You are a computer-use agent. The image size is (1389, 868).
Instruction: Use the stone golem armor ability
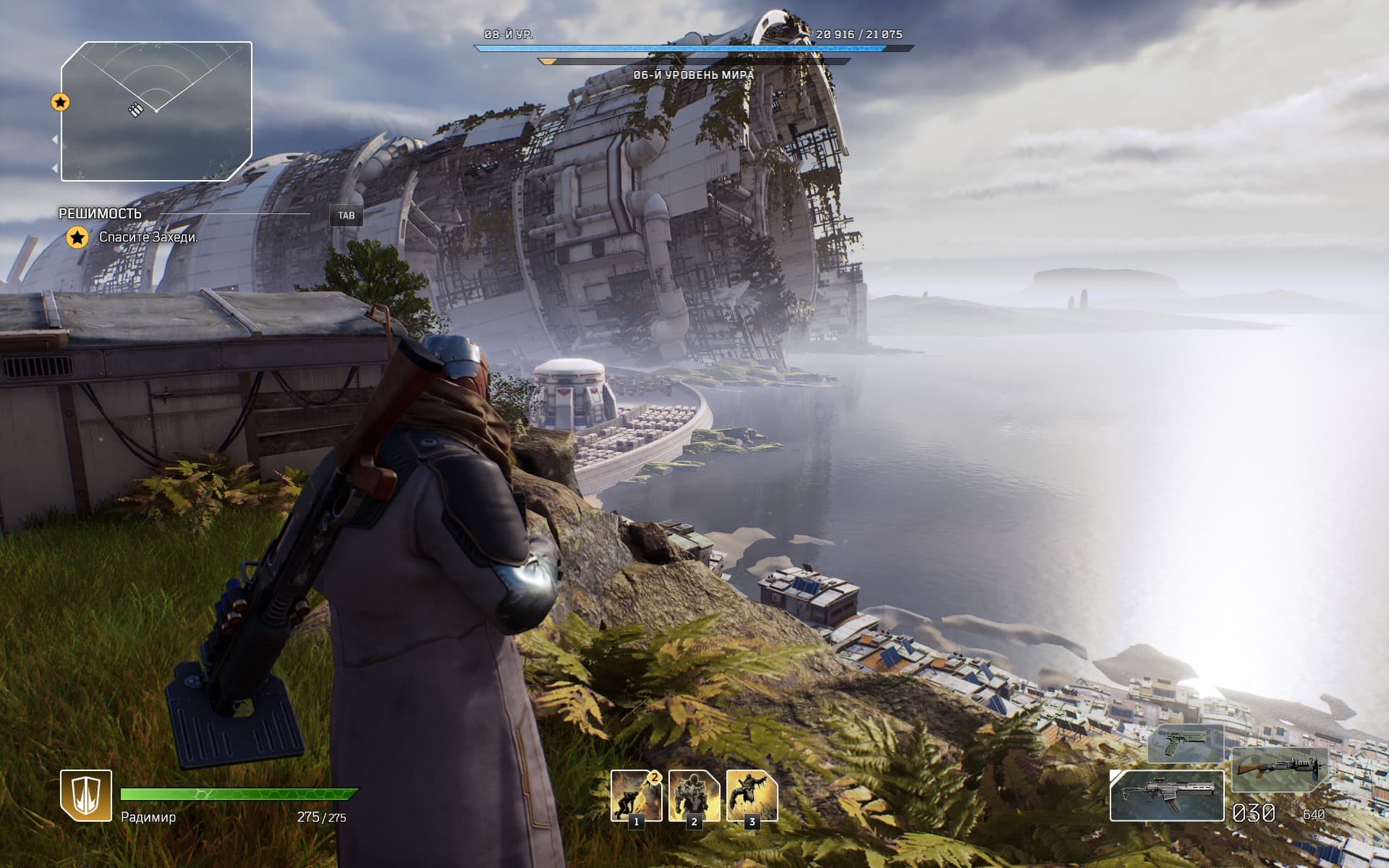[694, 795]
